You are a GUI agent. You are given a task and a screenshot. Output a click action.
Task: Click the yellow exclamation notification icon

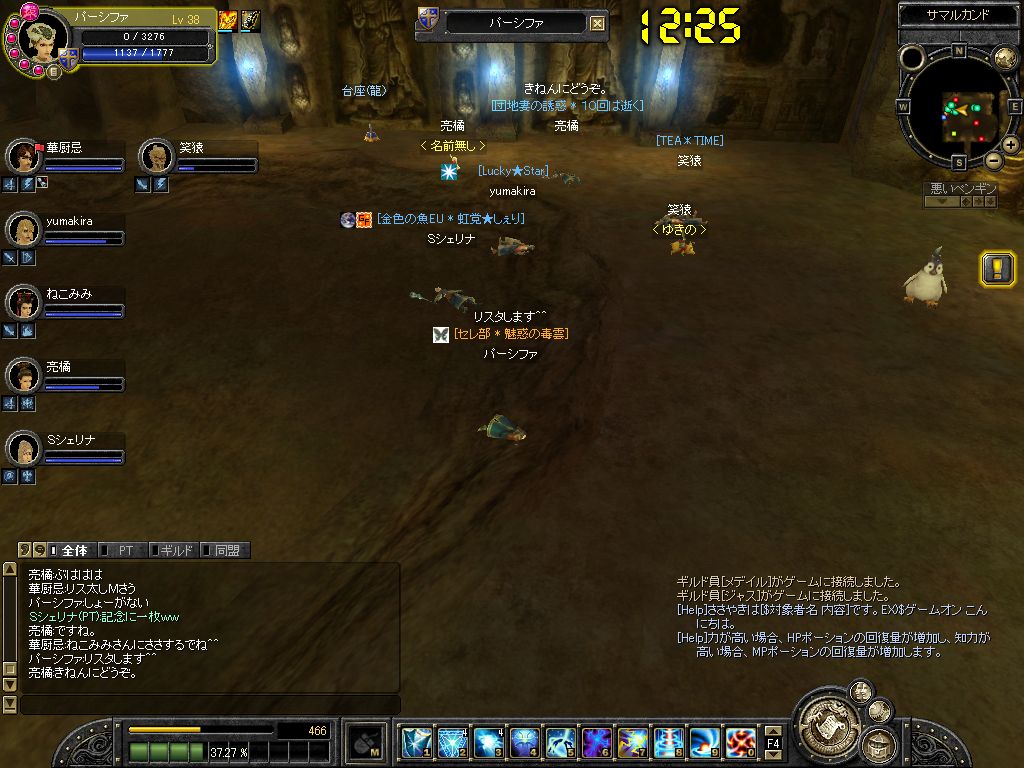coord(997,268)
